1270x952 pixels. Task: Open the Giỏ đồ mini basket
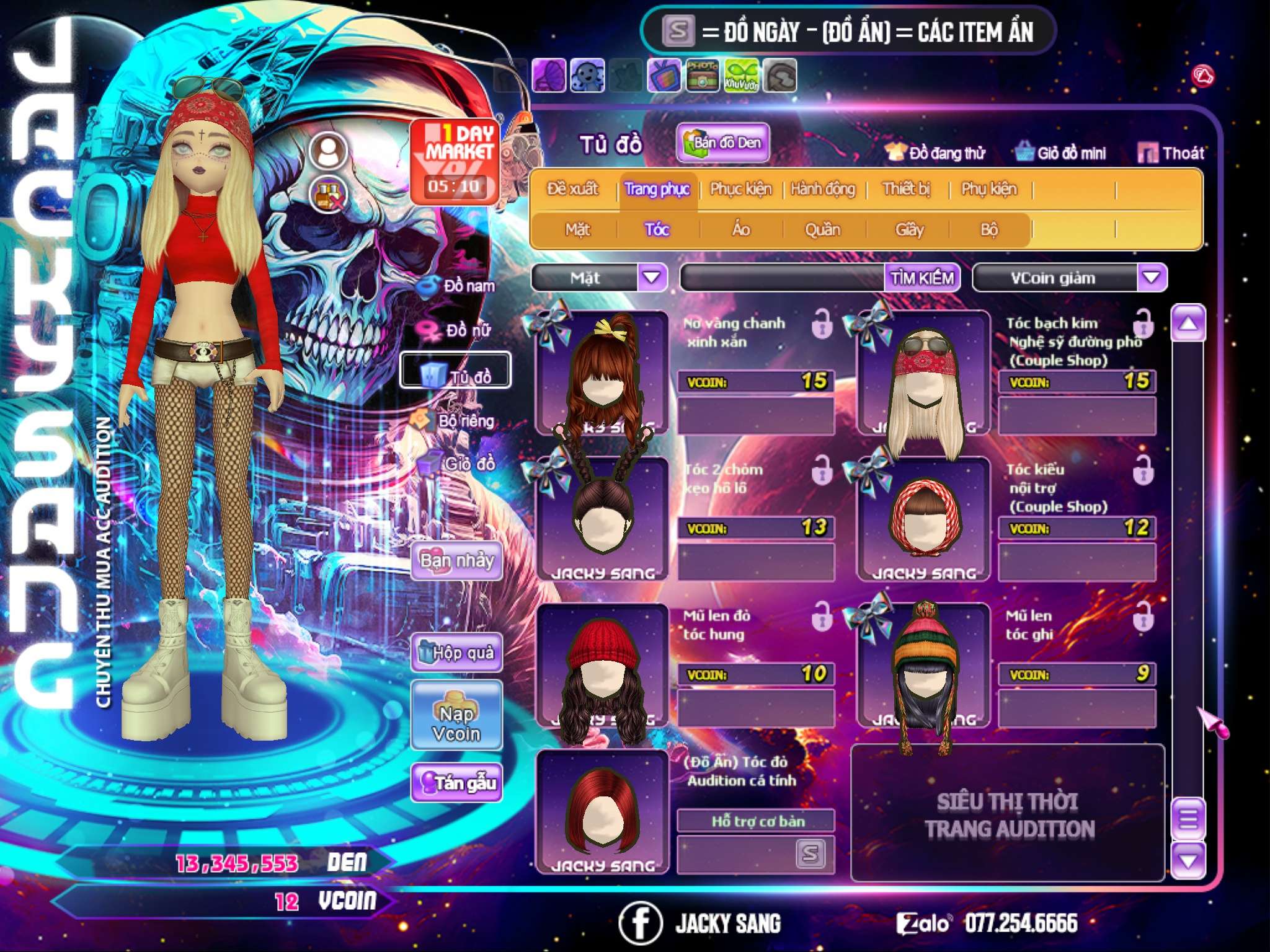pos(1060,153)
